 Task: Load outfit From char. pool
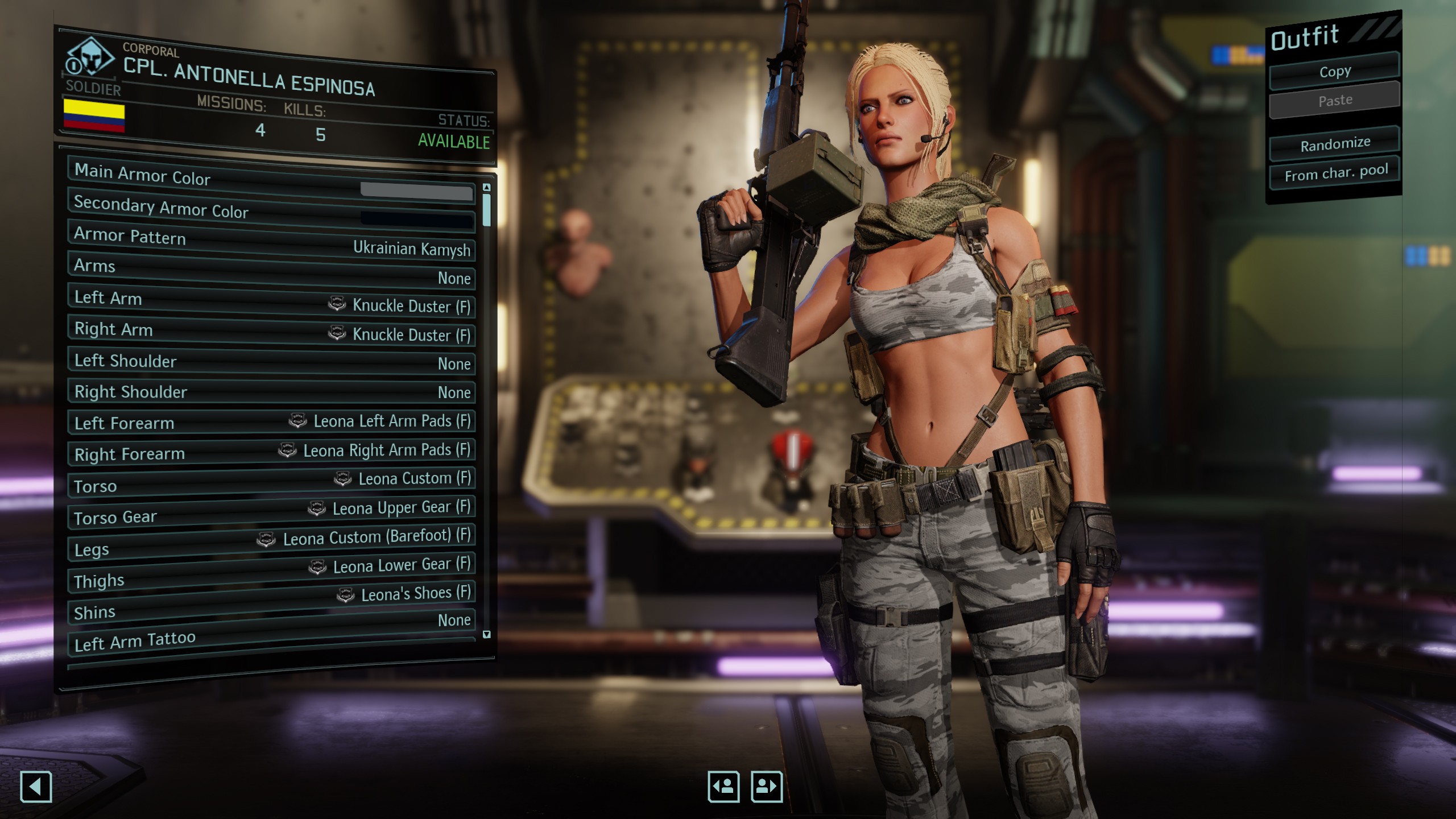(x=1335, y=172)
